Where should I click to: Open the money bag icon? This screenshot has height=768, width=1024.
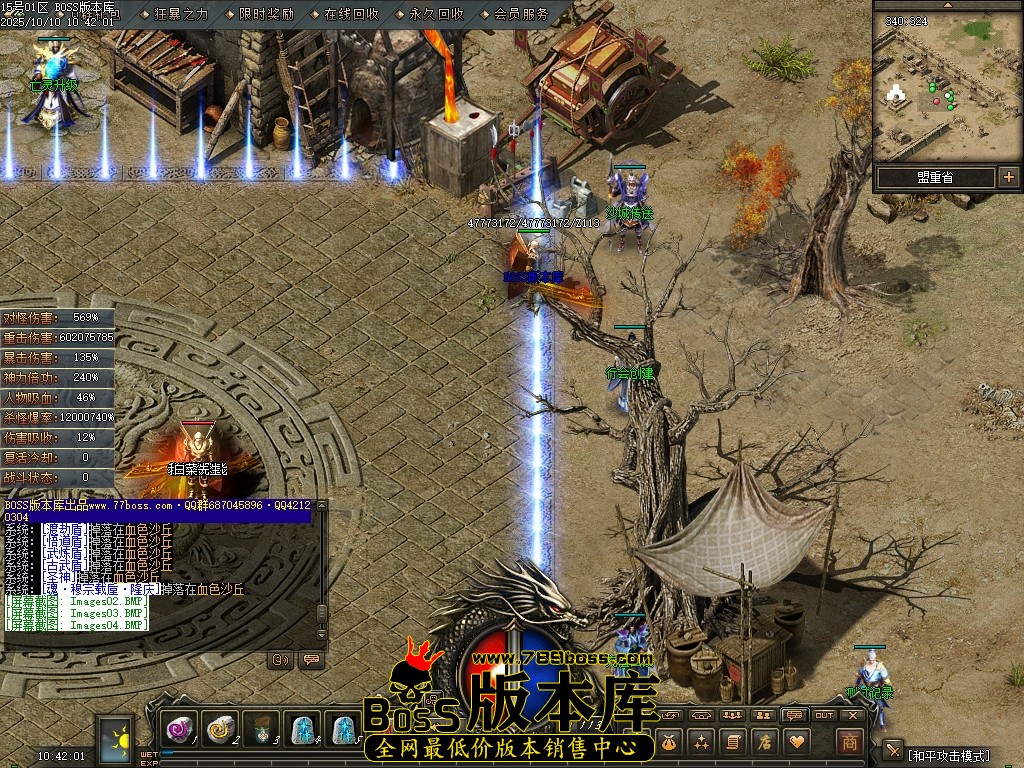[x=668, y=741]
